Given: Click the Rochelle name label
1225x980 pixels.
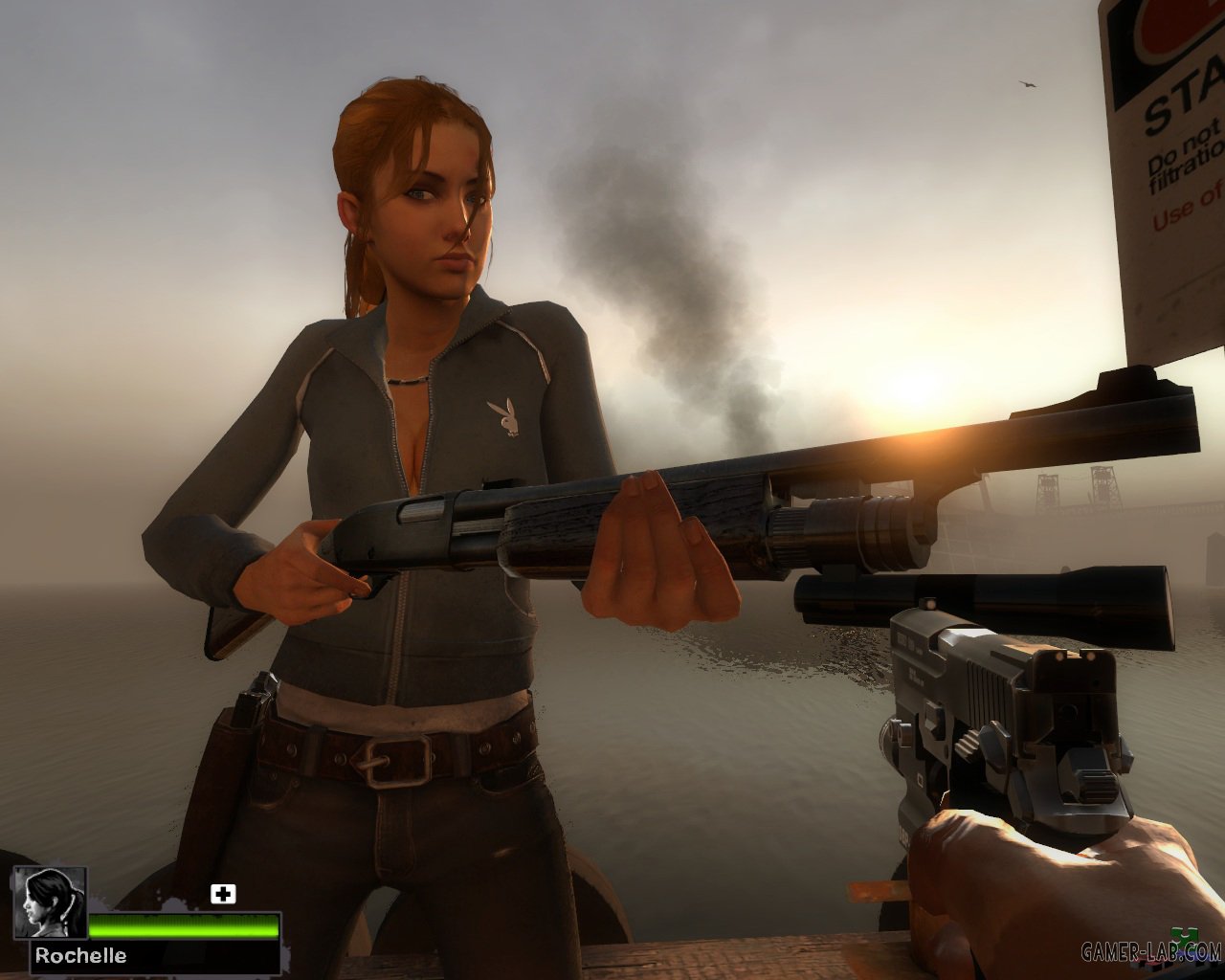Looking at the screenshot, I should click(x=81, y=955).
